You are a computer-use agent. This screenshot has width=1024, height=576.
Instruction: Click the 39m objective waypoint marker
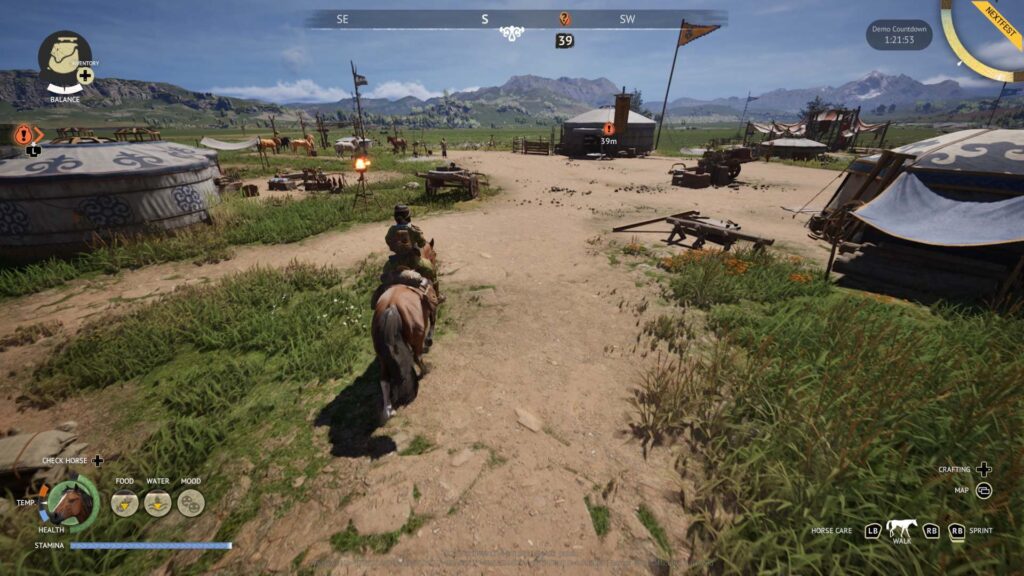[x=608, y=129]
